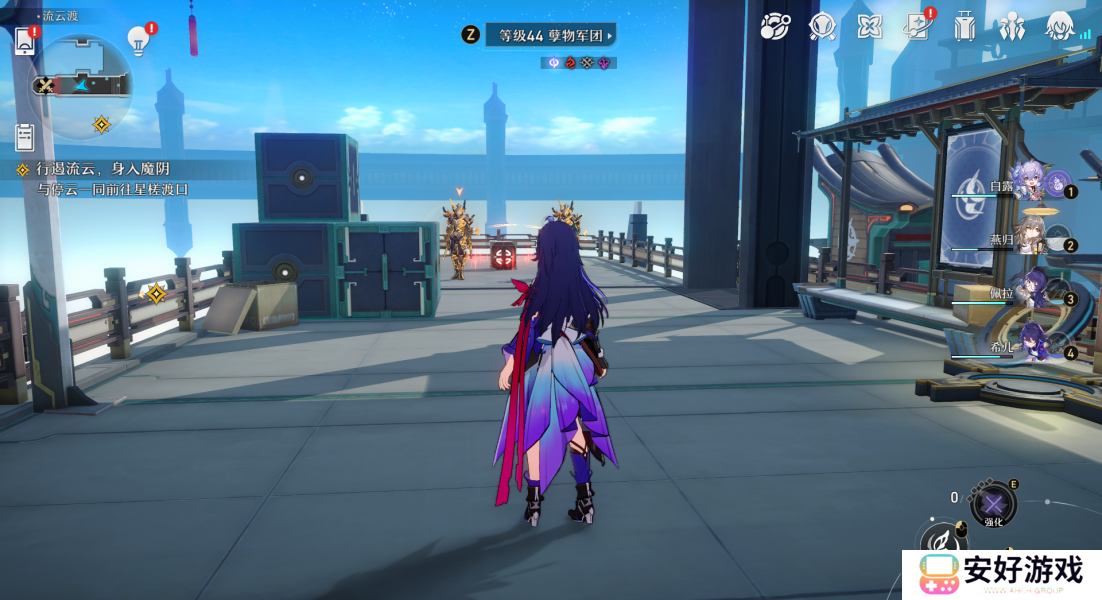The width and height of the screenshot is (1102, 600).
Task: Open the phone menu icon
Action: pyautogui.click(x=25, y=41)
